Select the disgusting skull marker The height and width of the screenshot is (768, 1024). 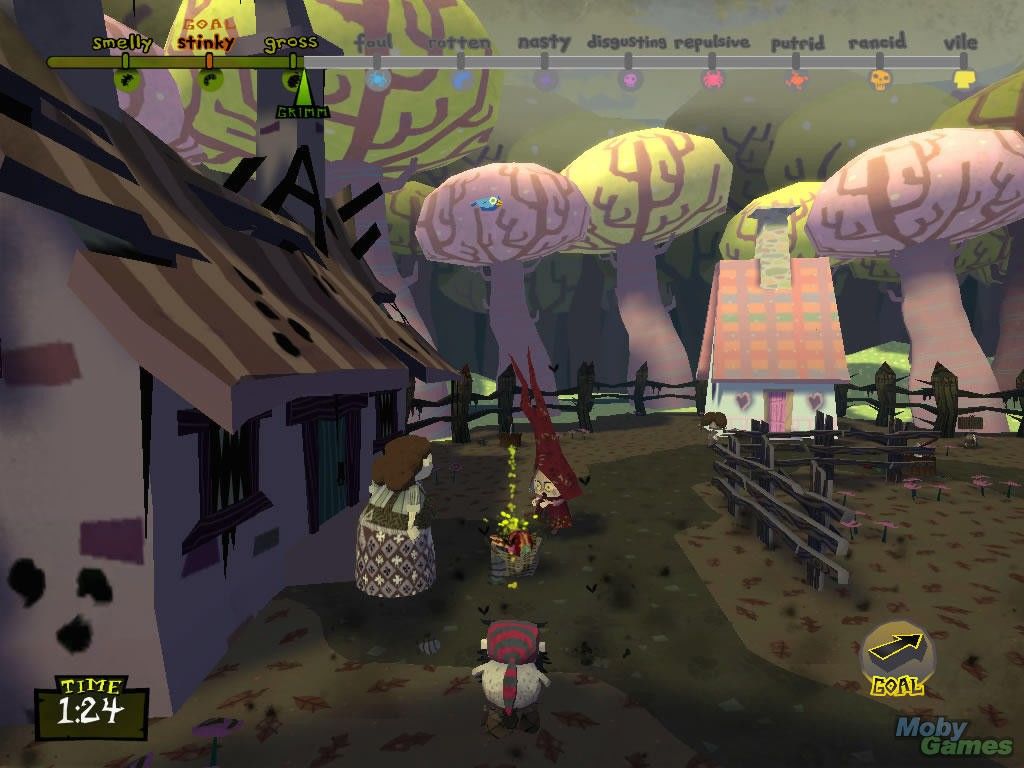630,79
